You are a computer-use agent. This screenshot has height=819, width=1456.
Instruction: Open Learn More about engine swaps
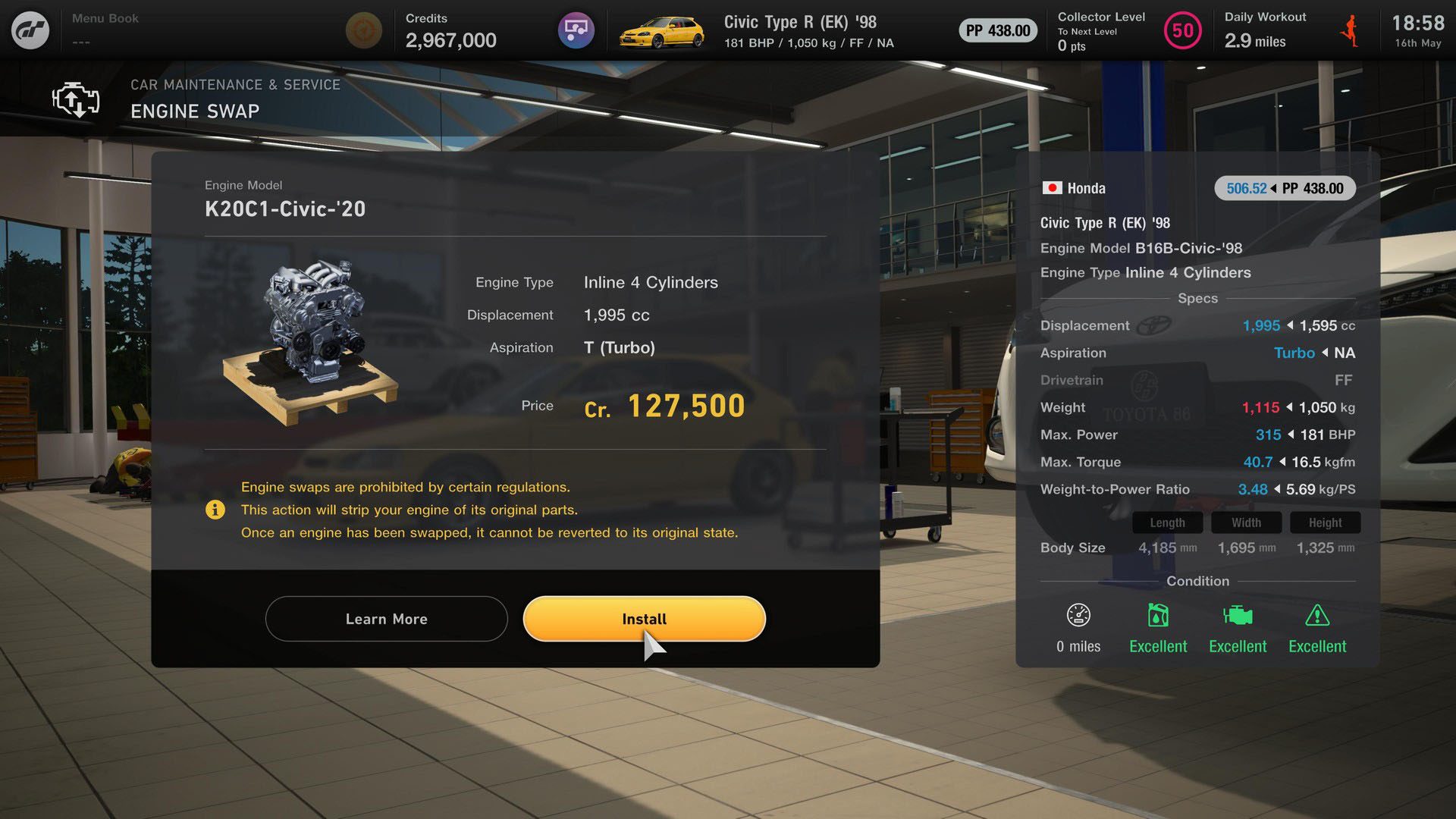coord(386,619)
